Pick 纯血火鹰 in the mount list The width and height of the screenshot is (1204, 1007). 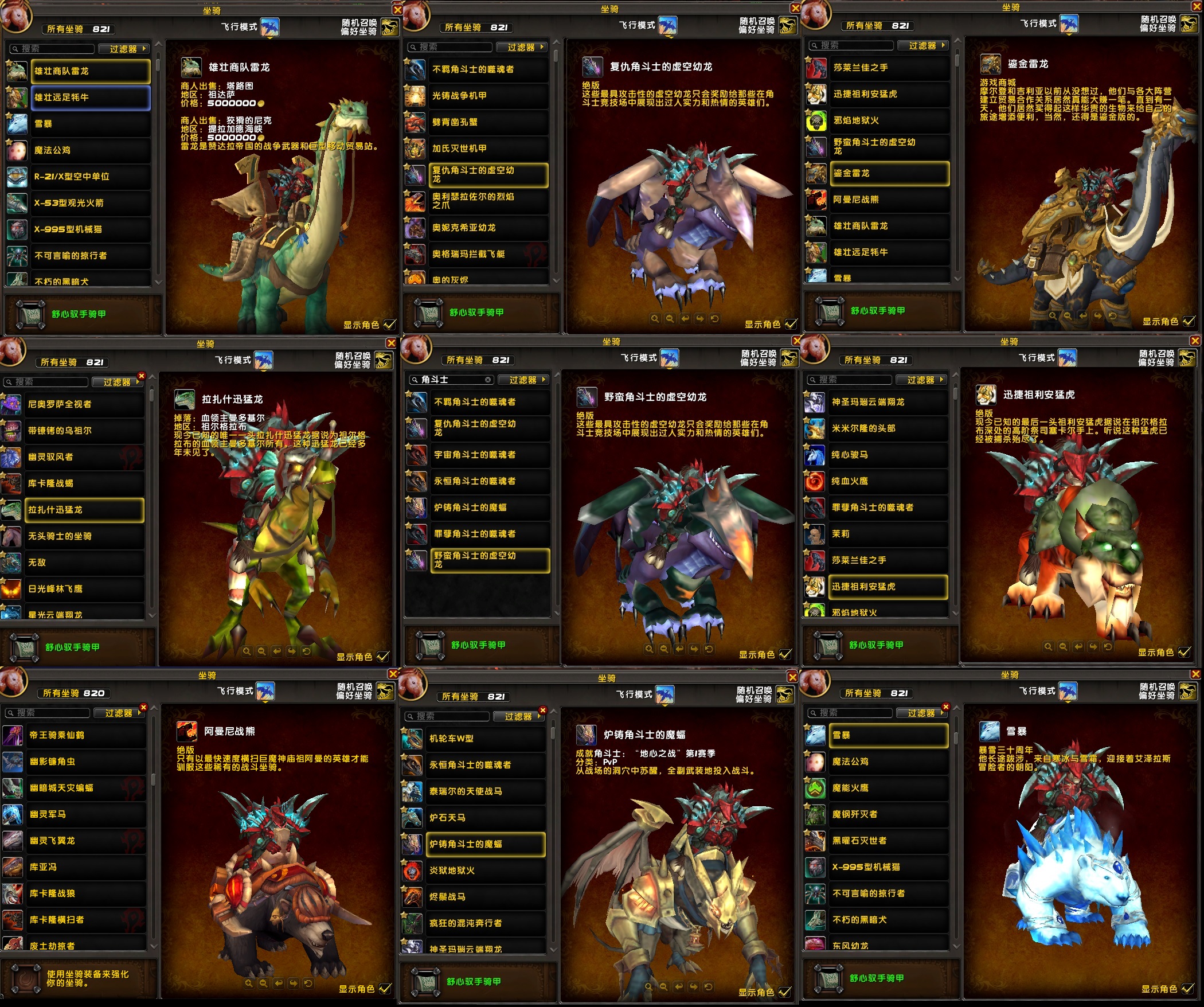[888, 481]
